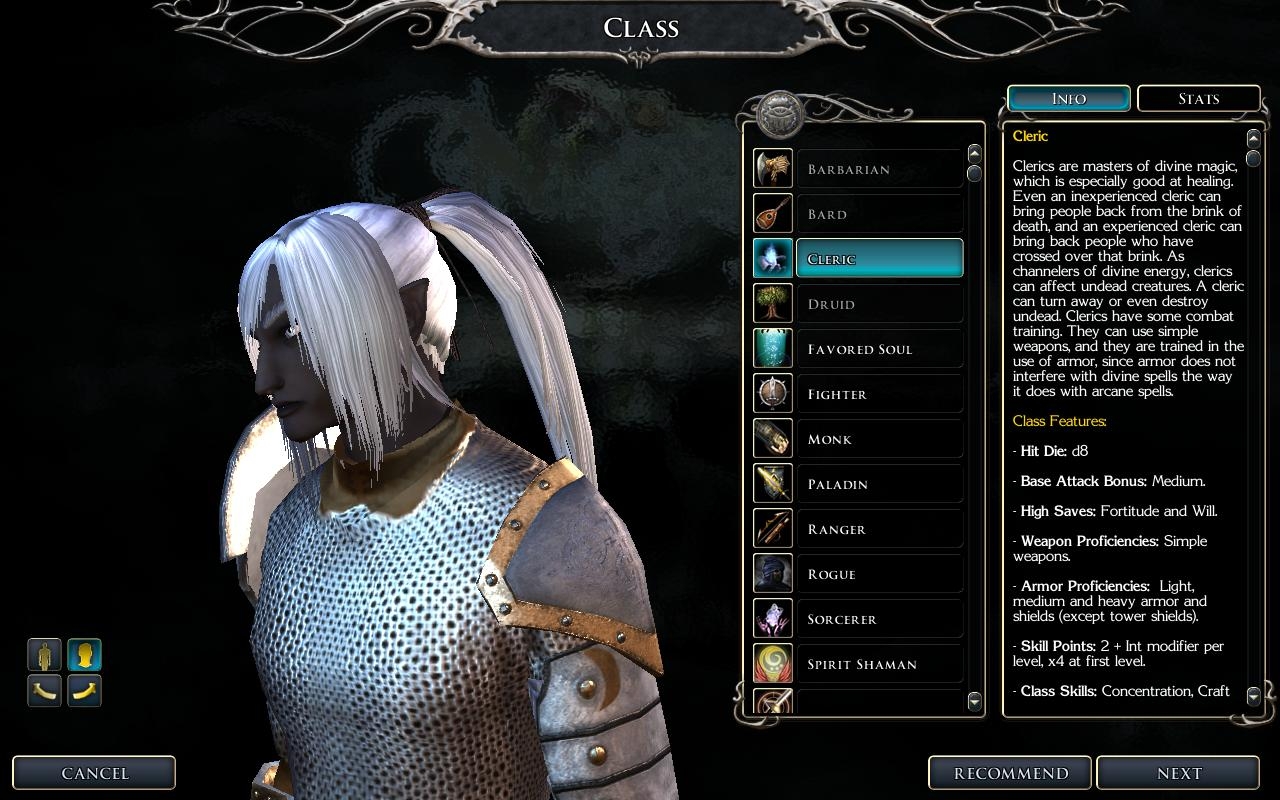Choose the Monk class
The height and width of the screenshot is (800, 1280).
pyautogui.click(x=879, y=439)
